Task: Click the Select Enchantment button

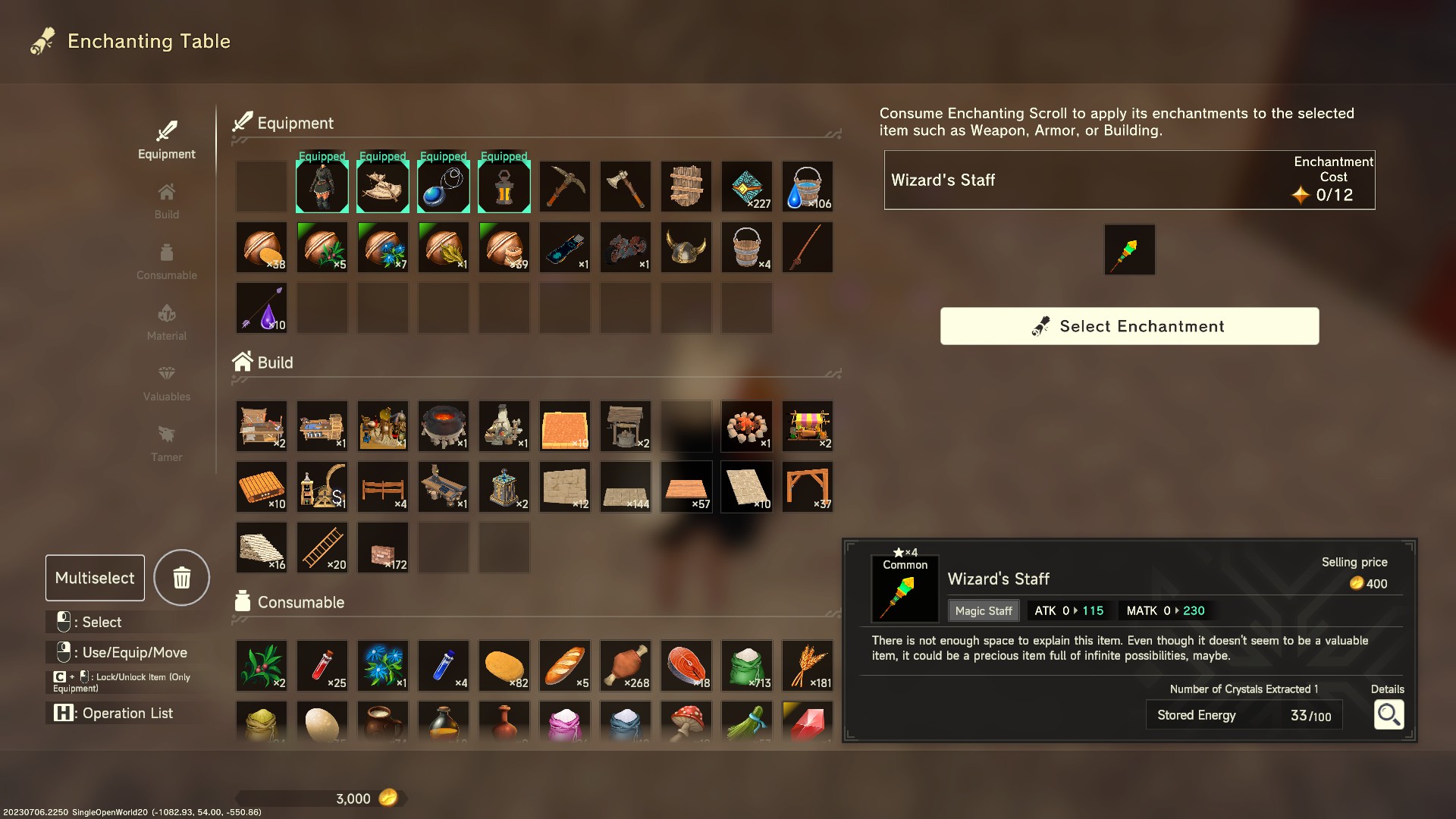Action: (1129, 326)
